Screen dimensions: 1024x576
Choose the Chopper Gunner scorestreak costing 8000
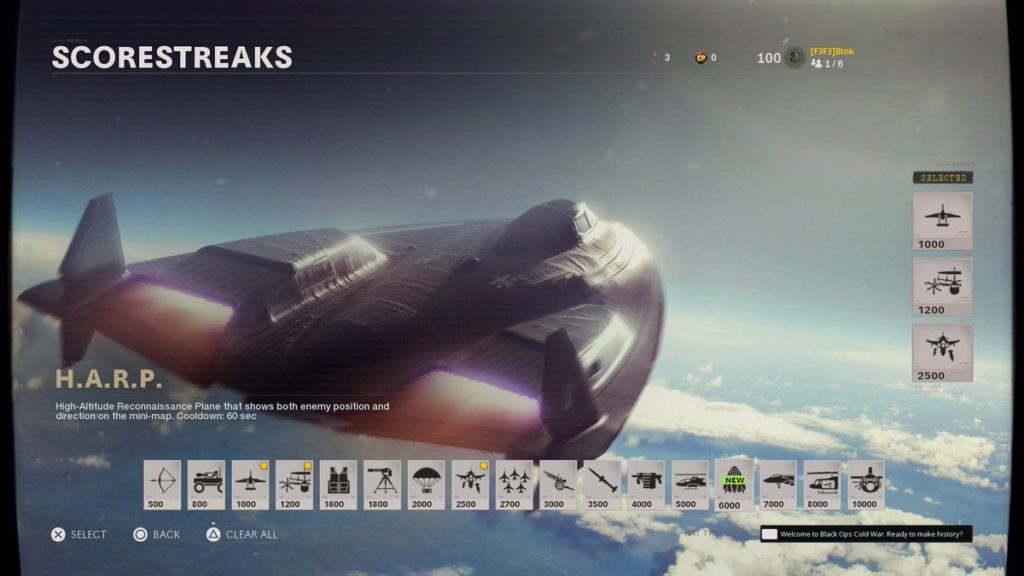pos(822,485)
